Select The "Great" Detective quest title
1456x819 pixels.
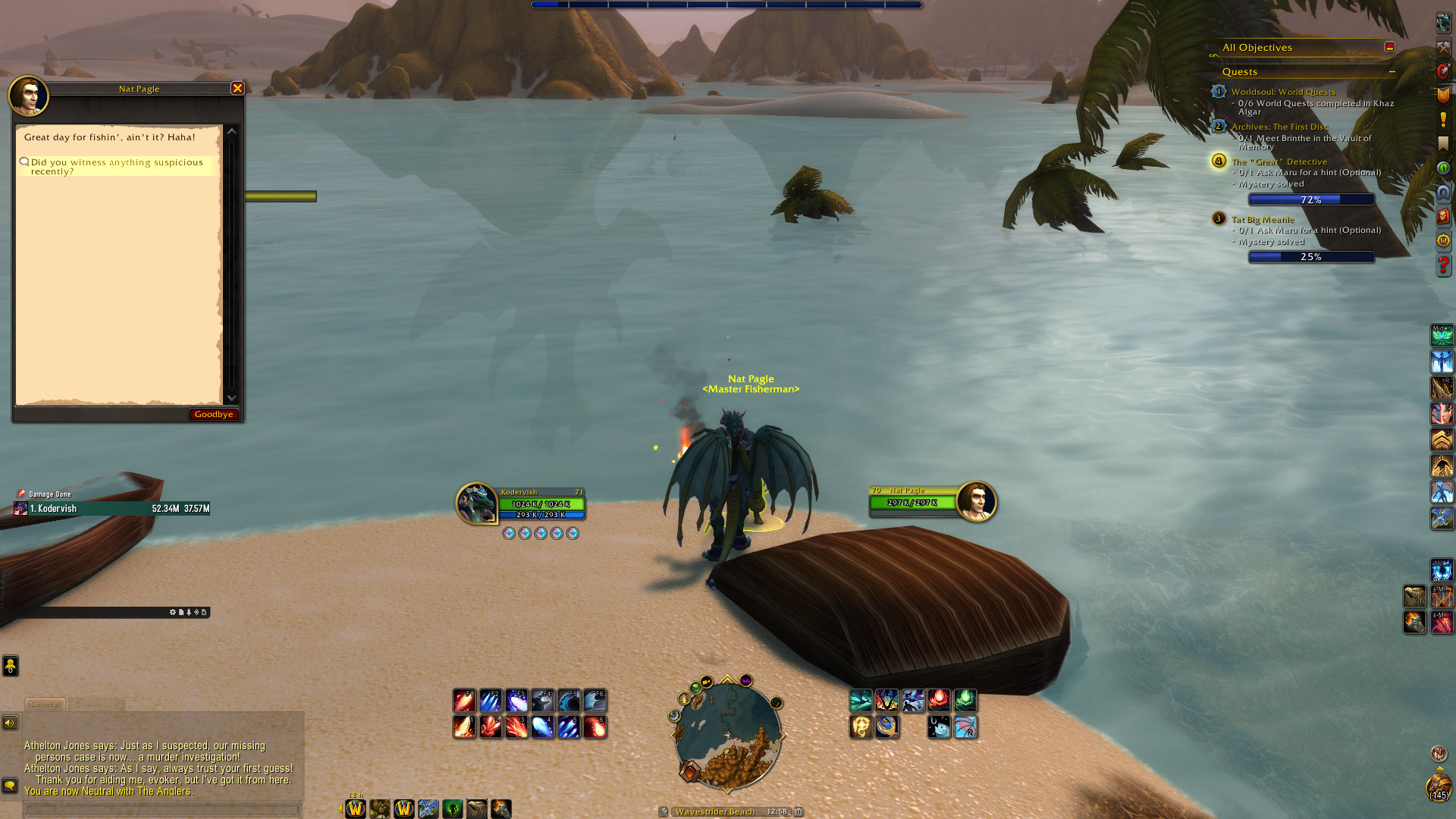[x=1279, y=162]
